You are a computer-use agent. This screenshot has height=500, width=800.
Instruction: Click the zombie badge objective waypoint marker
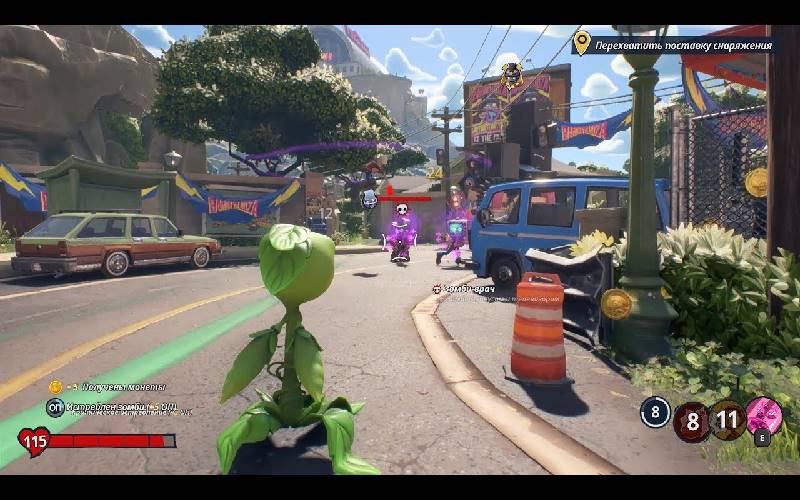pos(511,75)
